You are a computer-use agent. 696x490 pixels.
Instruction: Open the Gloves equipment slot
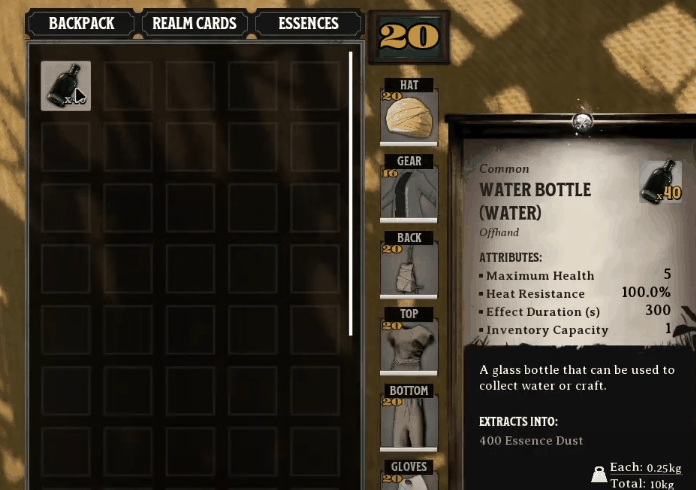point(409,476)
